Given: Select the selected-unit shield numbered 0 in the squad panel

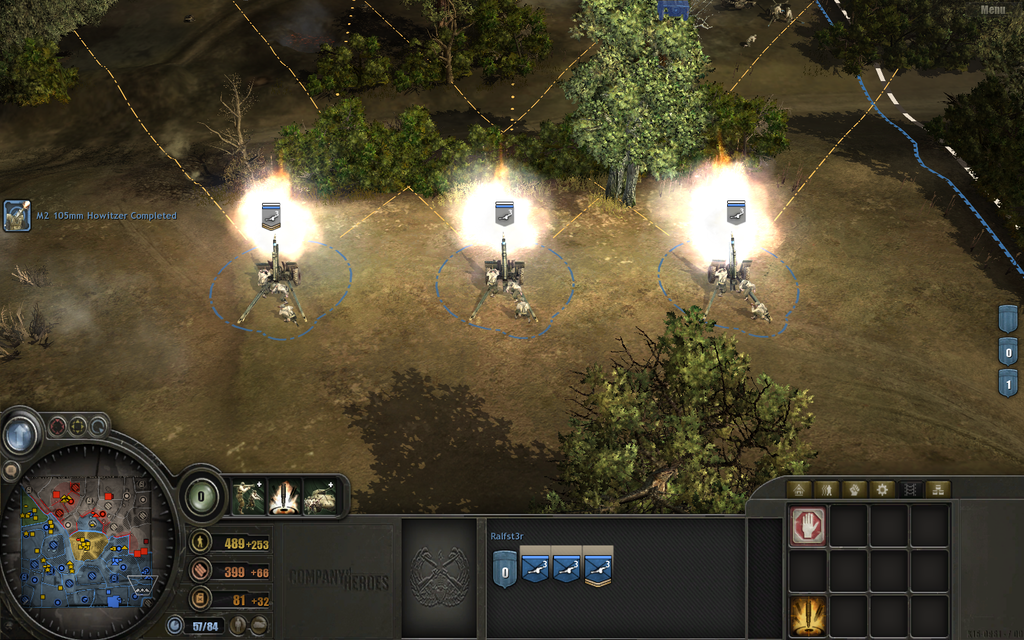Looking at the screenshot, I should click(x=505, y=570).
